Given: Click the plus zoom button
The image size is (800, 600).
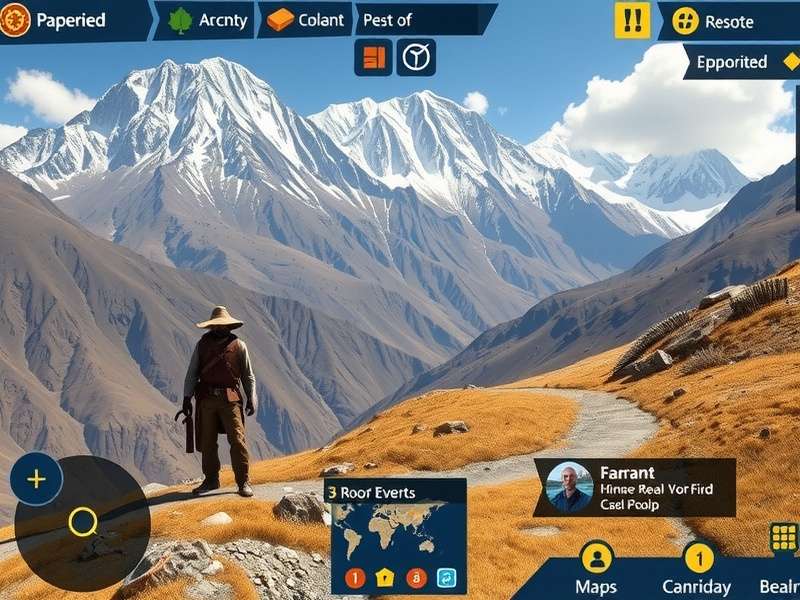Looking at the screenshot, I should [36, 479].
